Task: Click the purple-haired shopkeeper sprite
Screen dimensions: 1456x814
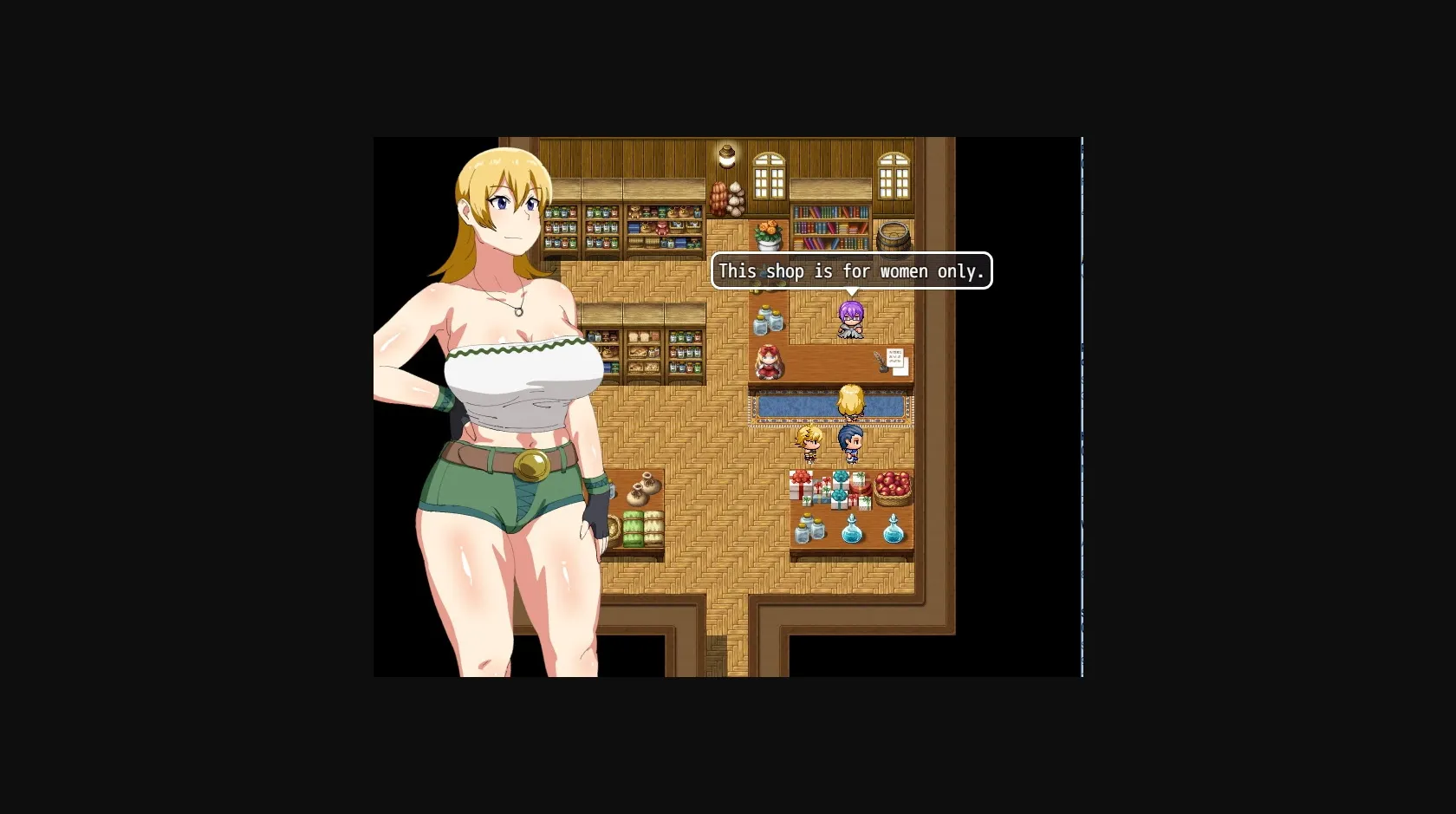Action: click(850, 320)
